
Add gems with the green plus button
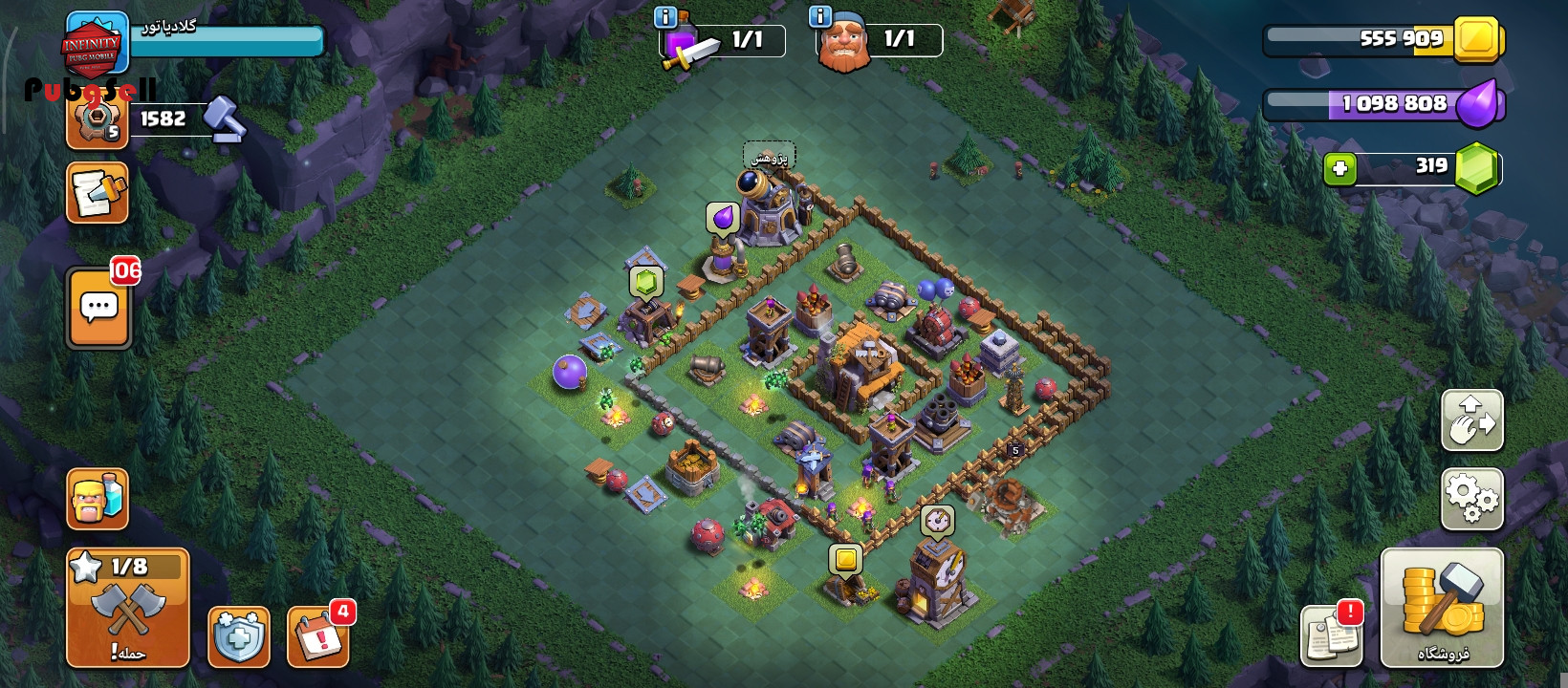(1339, 169)
